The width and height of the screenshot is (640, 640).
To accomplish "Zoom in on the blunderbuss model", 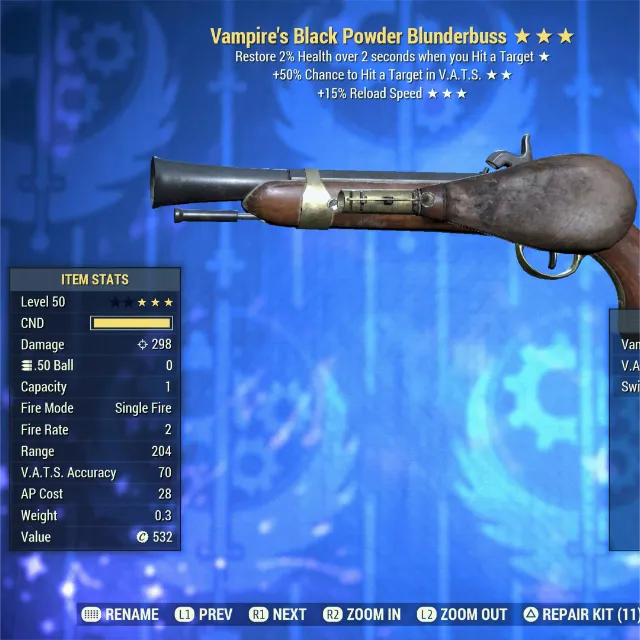I will point(363,614).
